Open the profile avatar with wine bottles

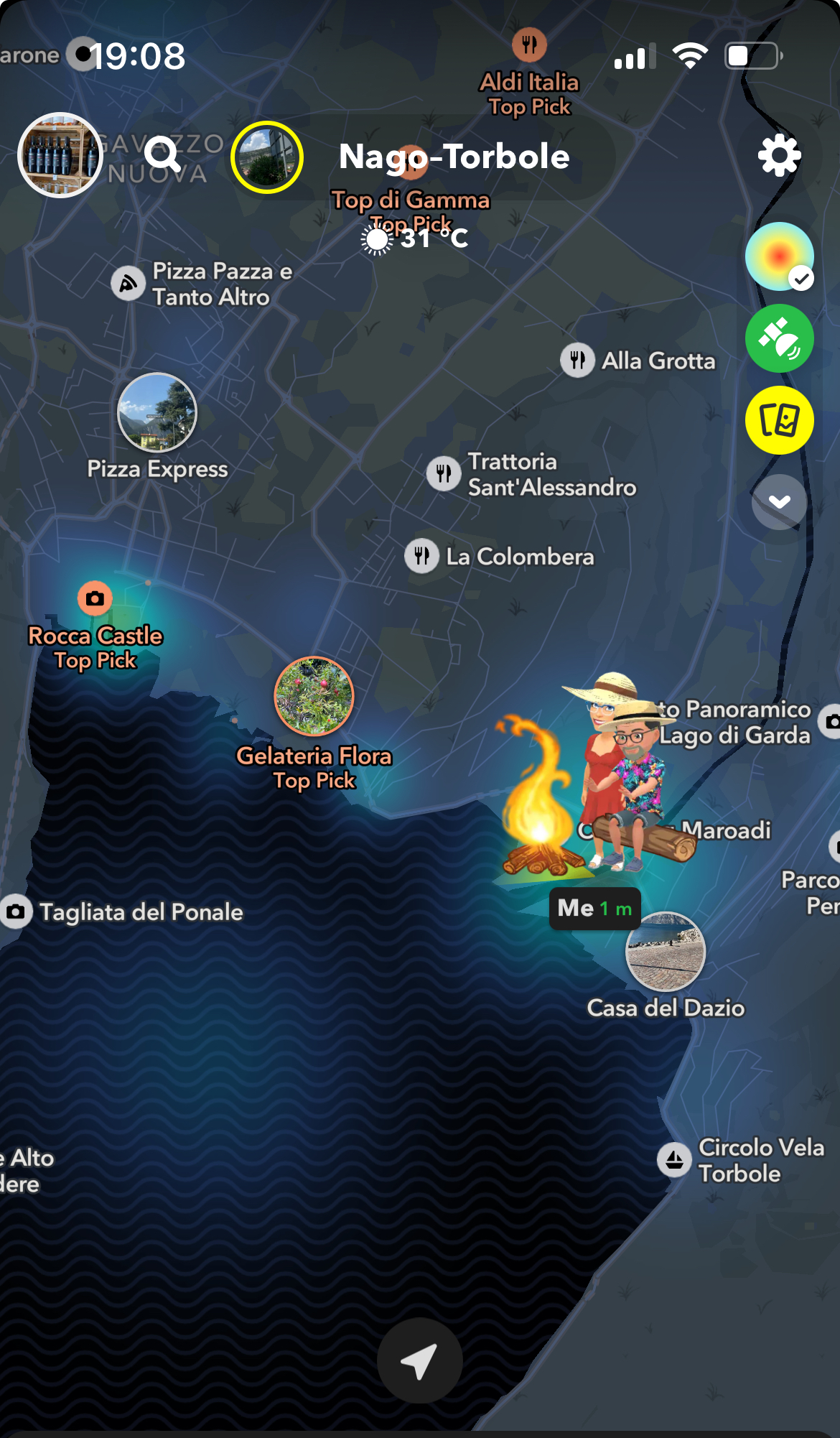coord(60,155)
